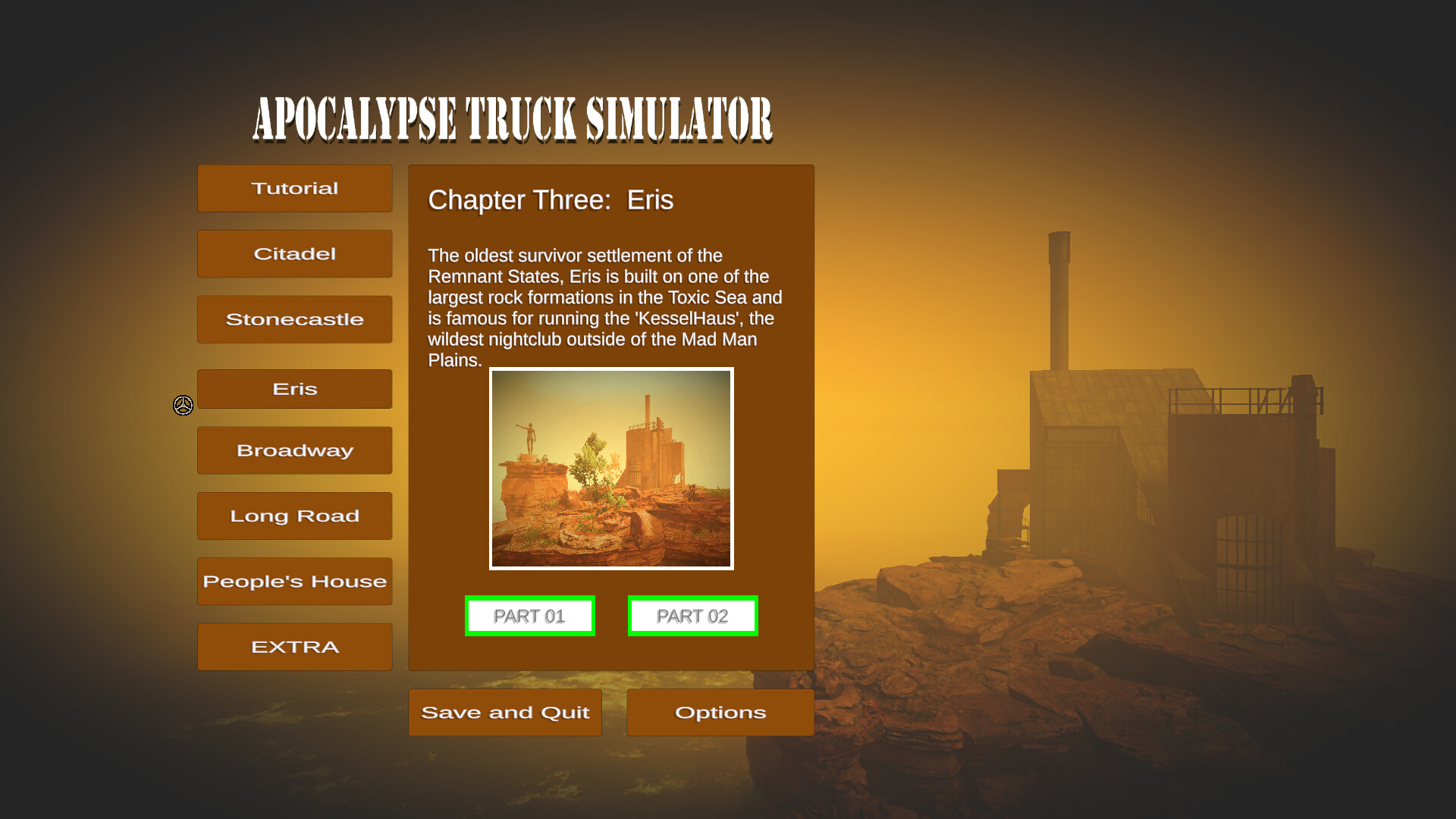
Task: Select the Tutorial chapter
Action: click(x=294, y=188)
